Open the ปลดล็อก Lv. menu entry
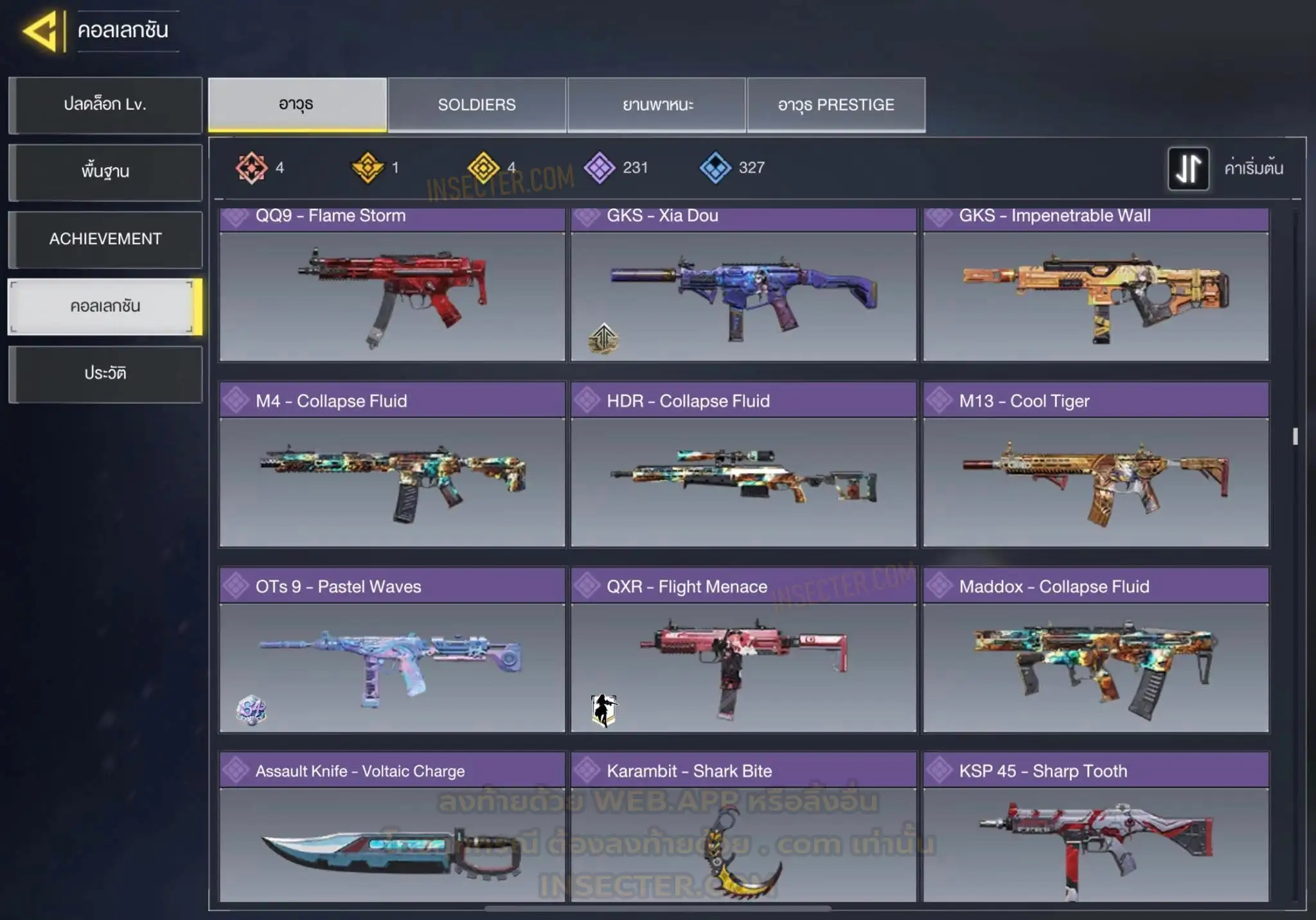 click(x=105, y=105)
